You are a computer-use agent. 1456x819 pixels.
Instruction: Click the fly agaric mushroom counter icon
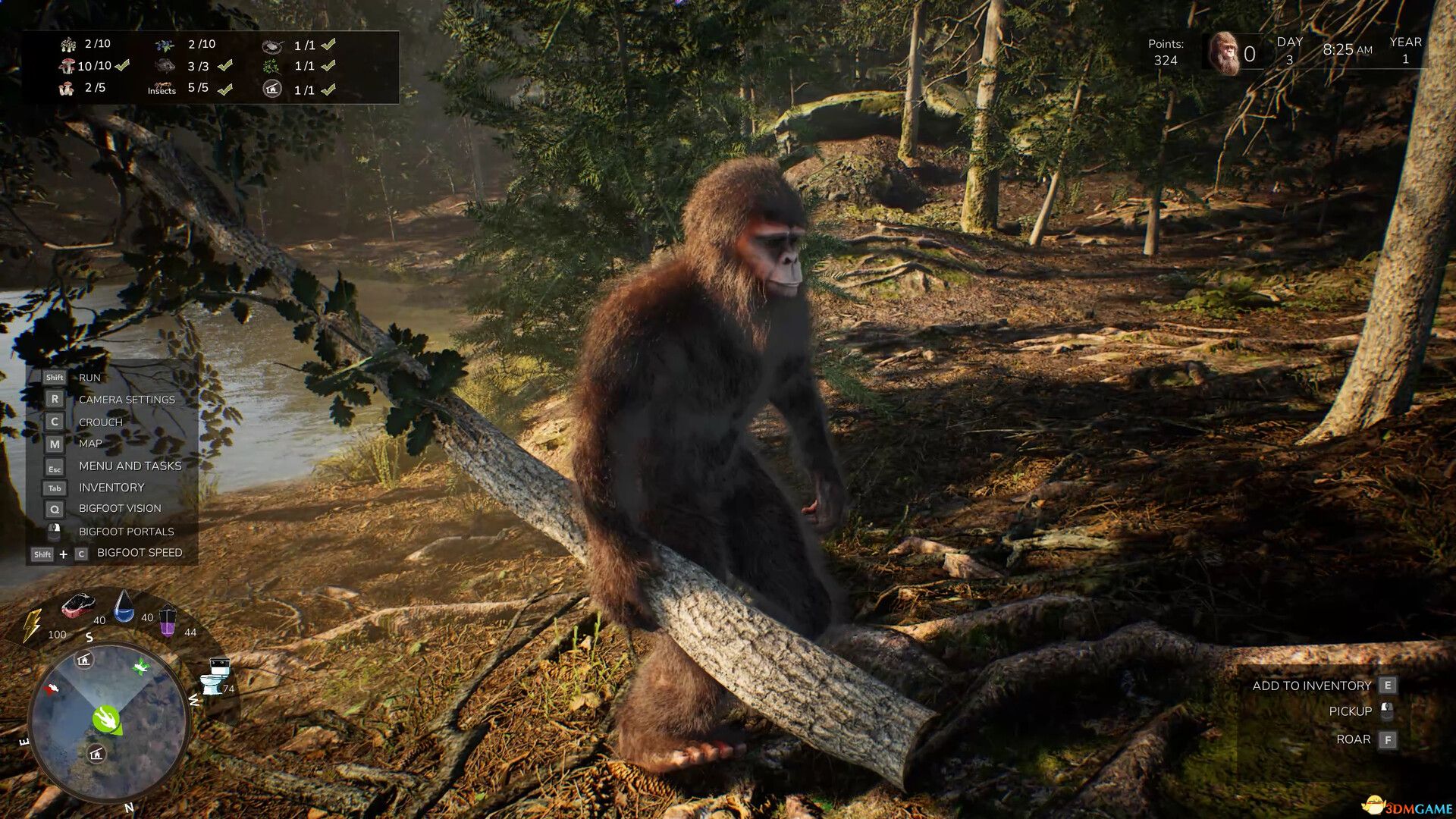point(69,64)
